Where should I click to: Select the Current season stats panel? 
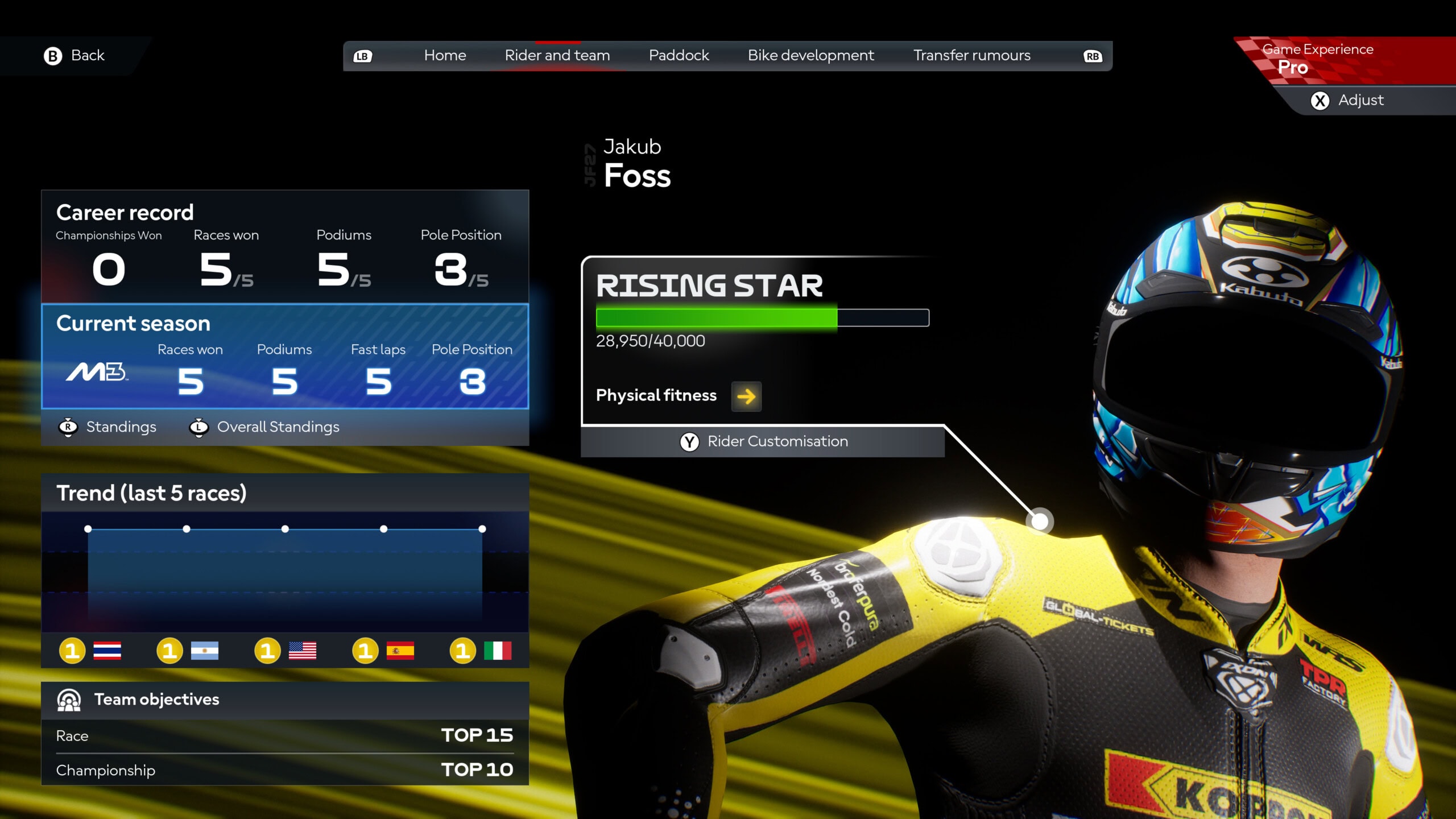click(285, 357)
